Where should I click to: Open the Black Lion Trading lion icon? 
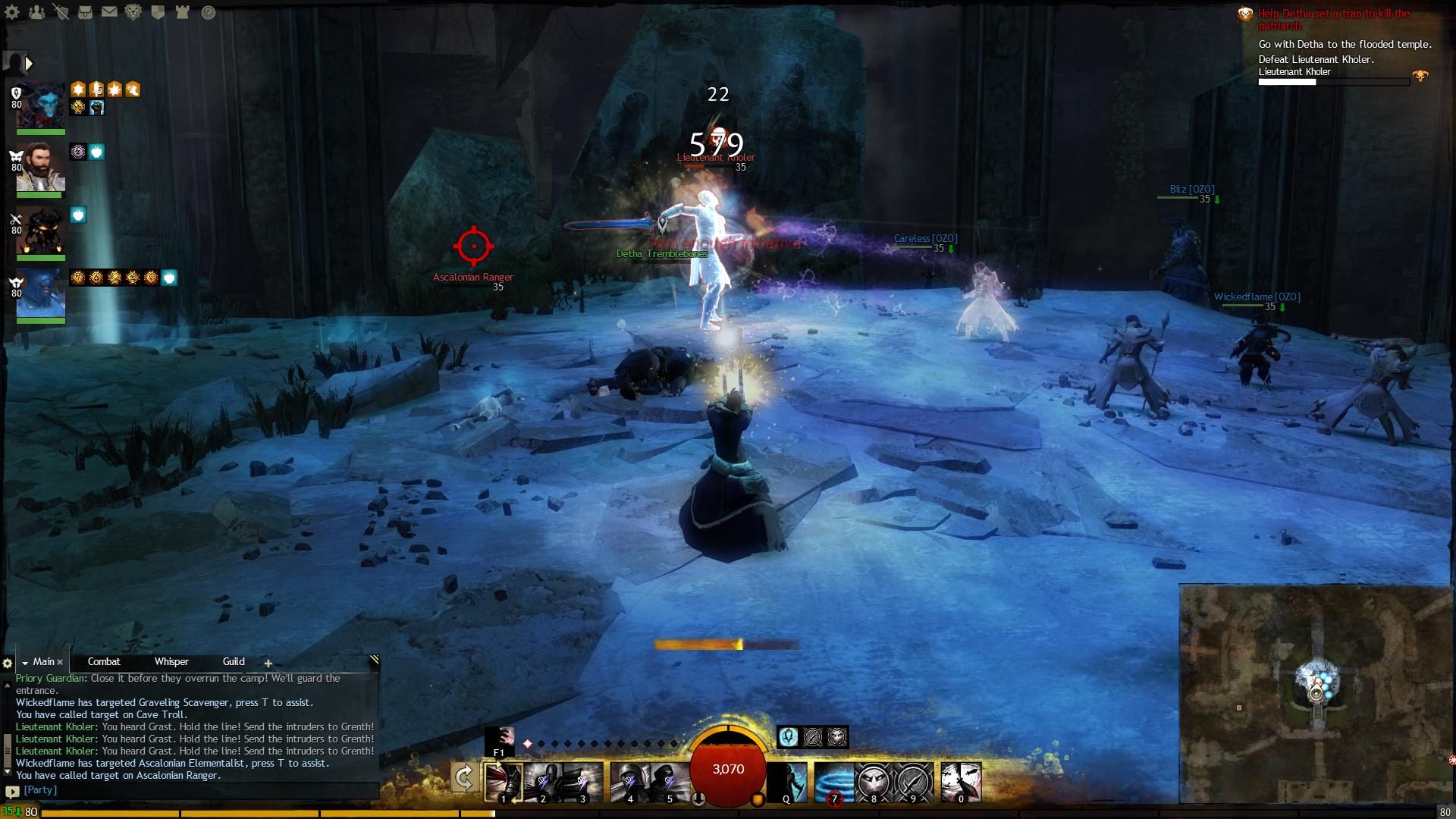[133, 12]
